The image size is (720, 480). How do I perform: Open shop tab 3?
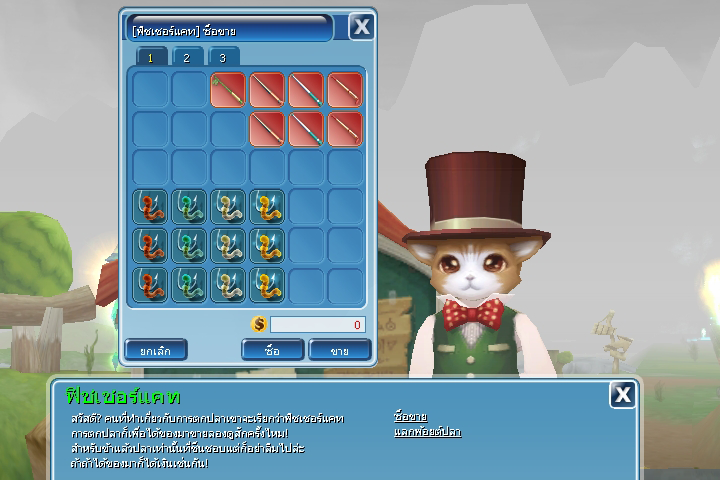coord(222,58)
